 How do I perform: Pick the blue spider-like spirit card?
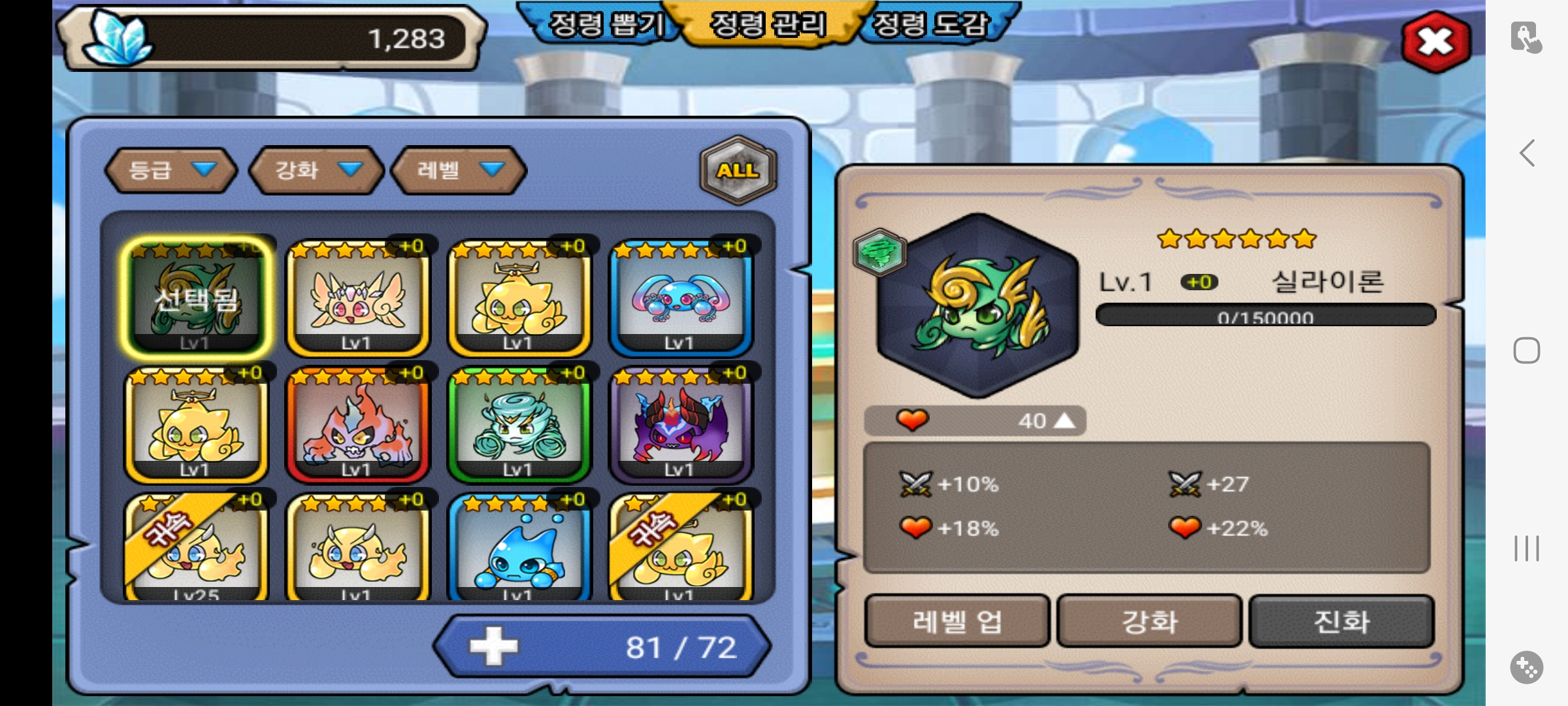(x=681, y=298)
